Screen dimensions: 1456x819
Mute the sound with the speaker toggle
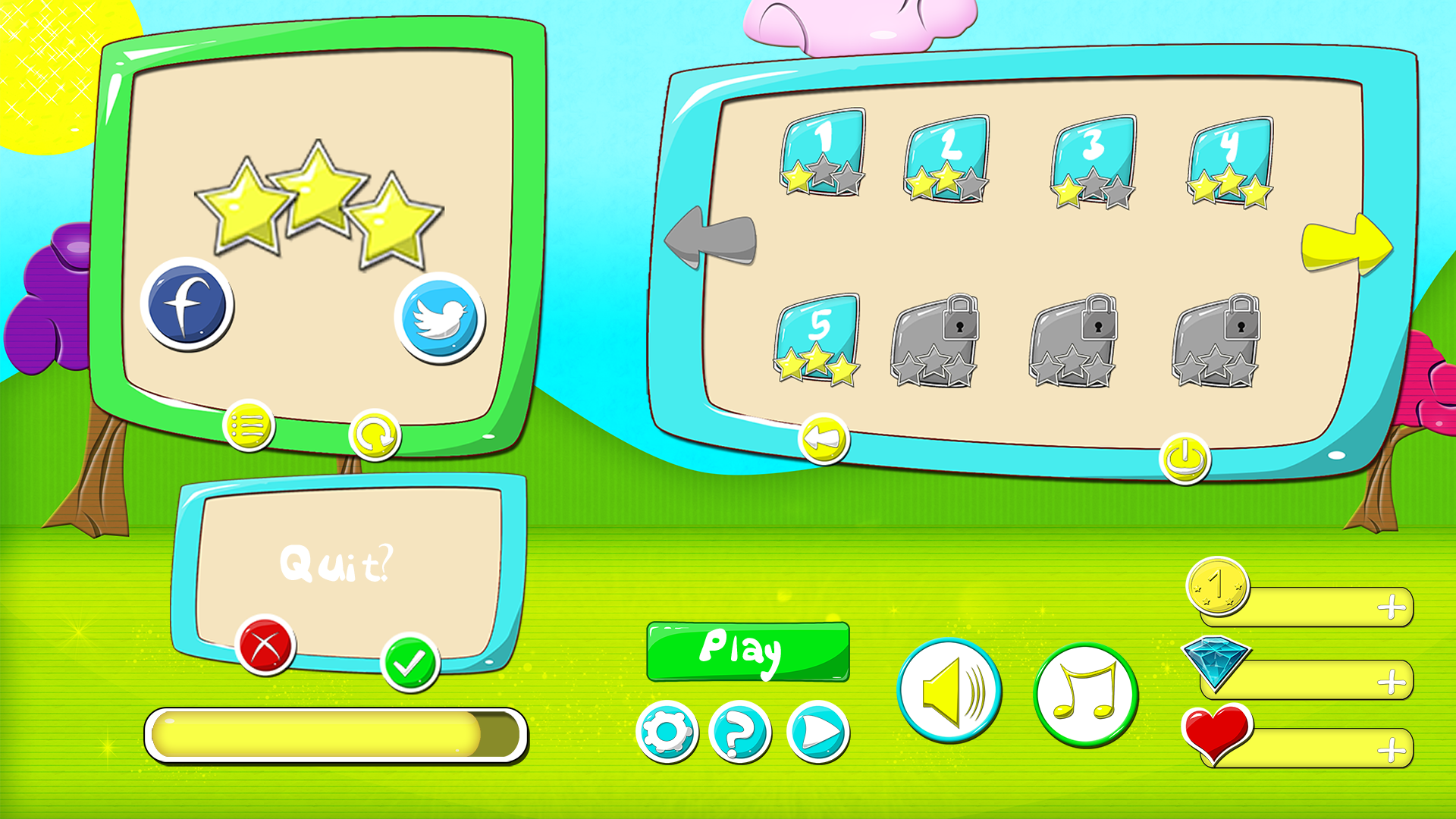(x=950, y=692)
